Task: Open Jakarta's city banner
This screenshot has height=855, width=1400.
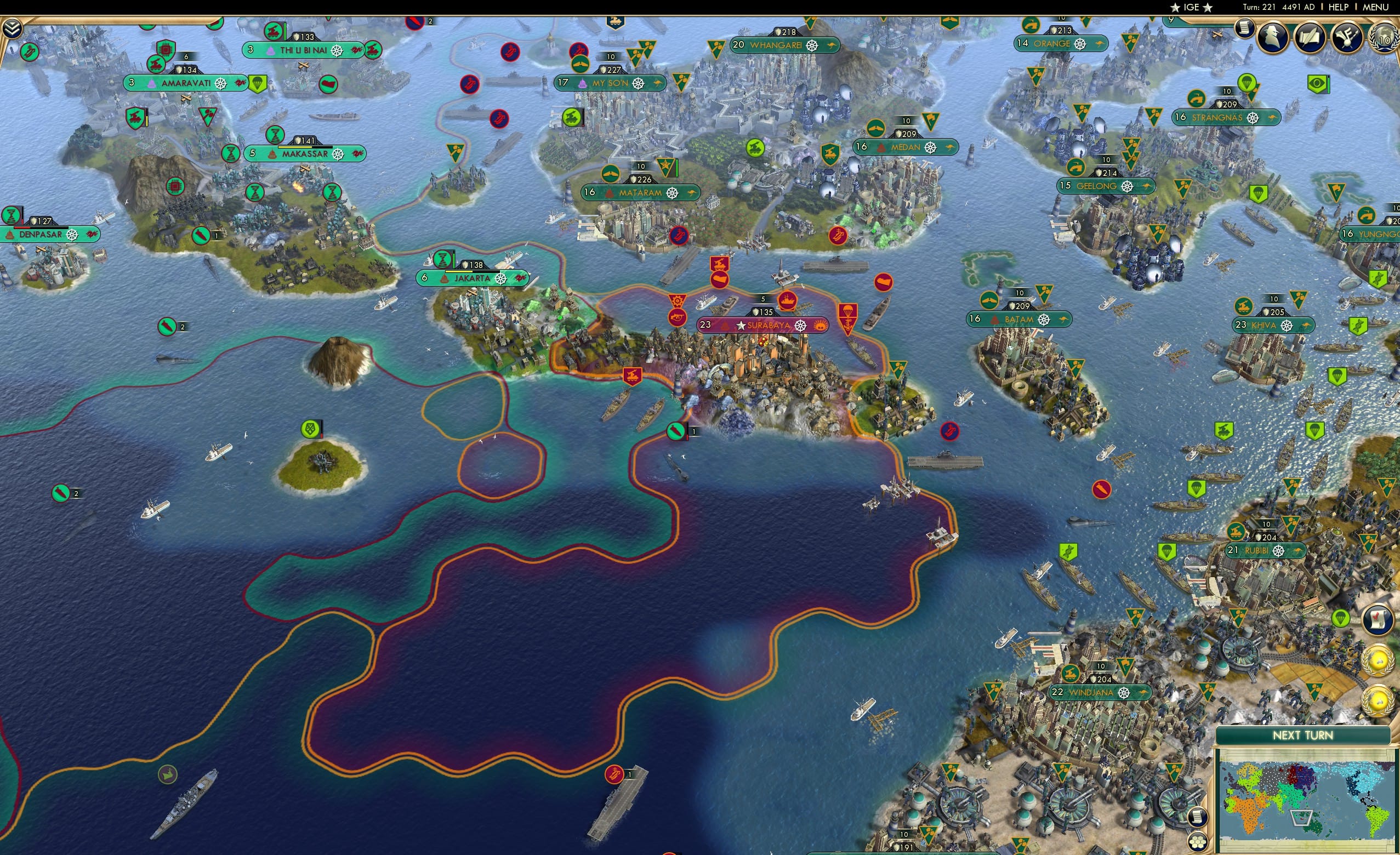Action: 471,278
